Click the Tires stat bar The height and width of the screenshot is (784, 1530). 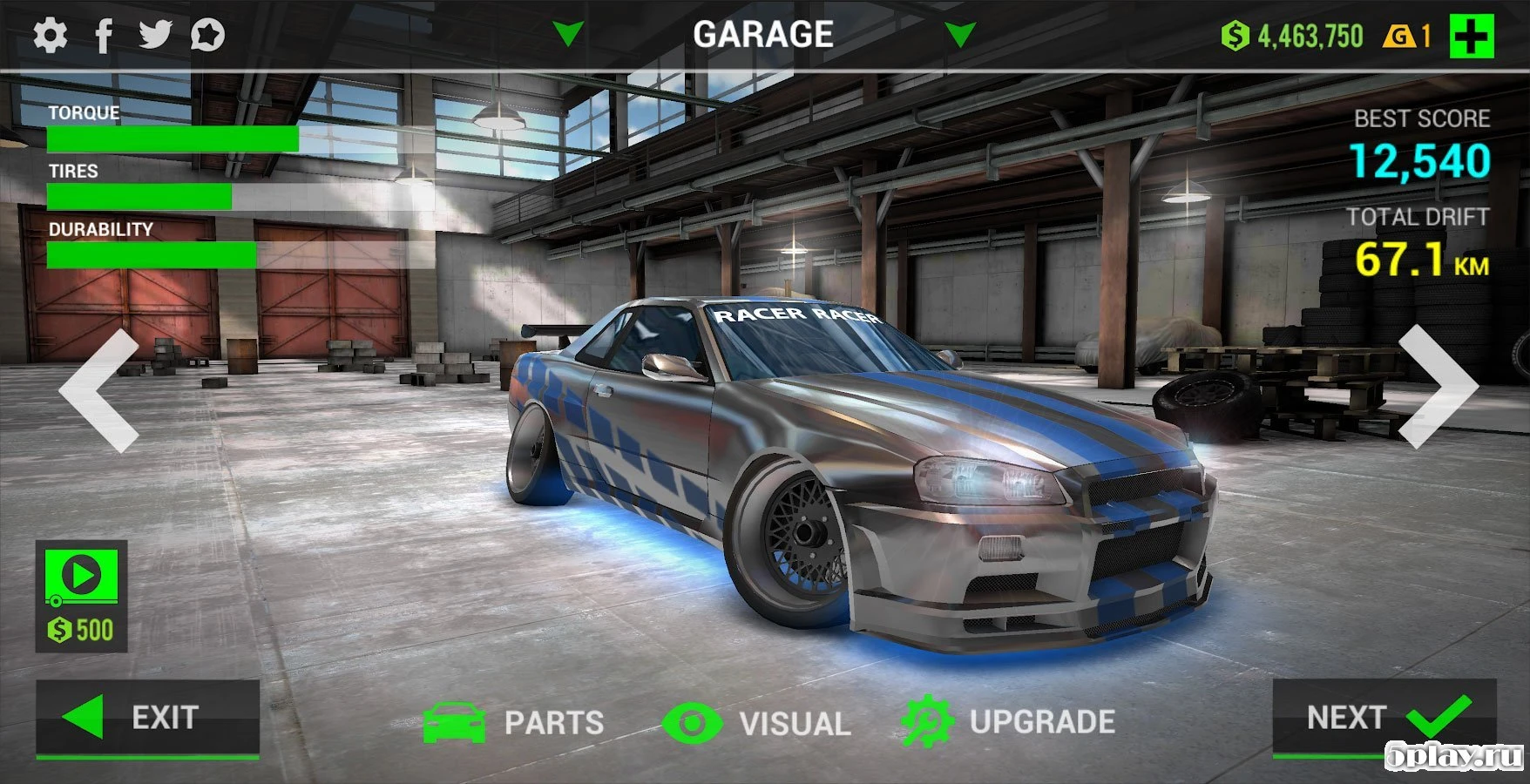tap(139, 197)
